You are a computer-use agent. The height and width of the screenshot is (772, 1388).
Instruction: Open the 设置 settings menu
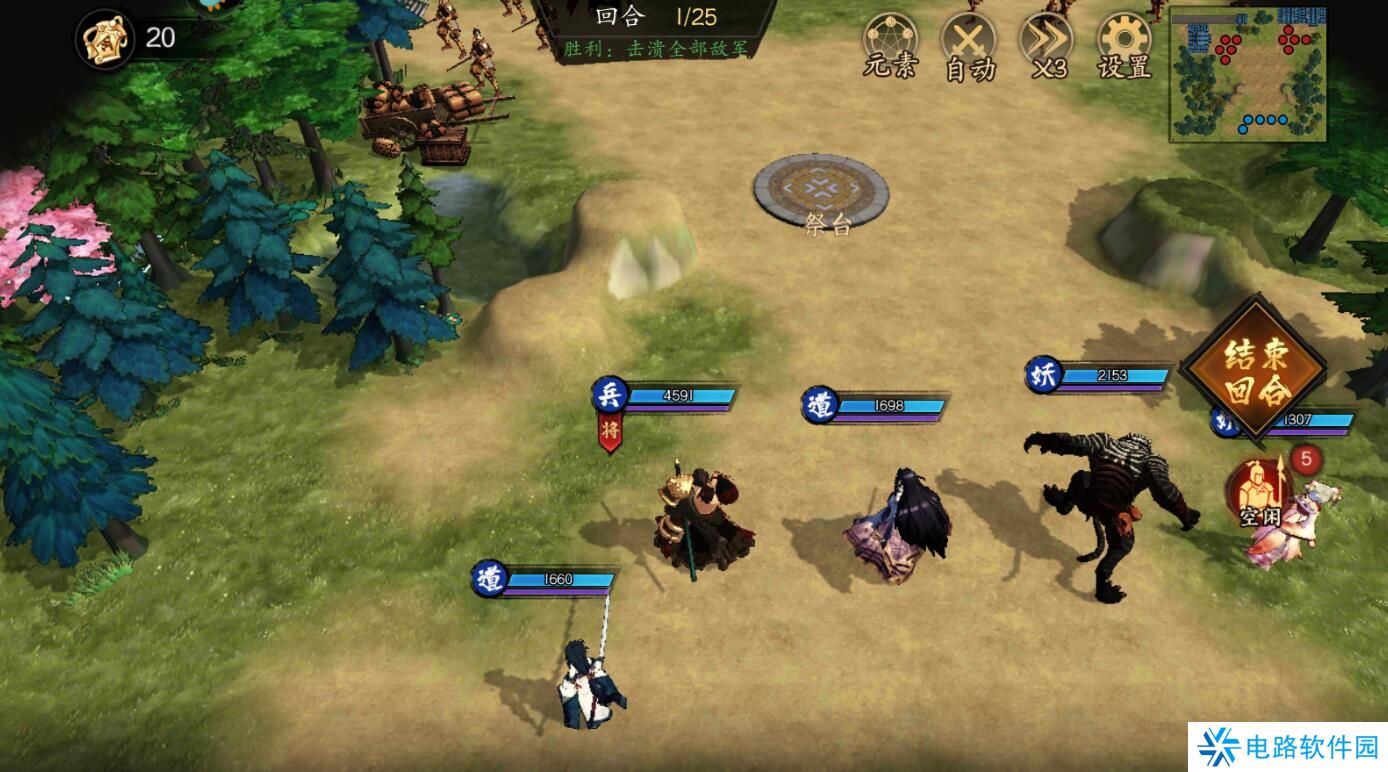click(1124, 46)
